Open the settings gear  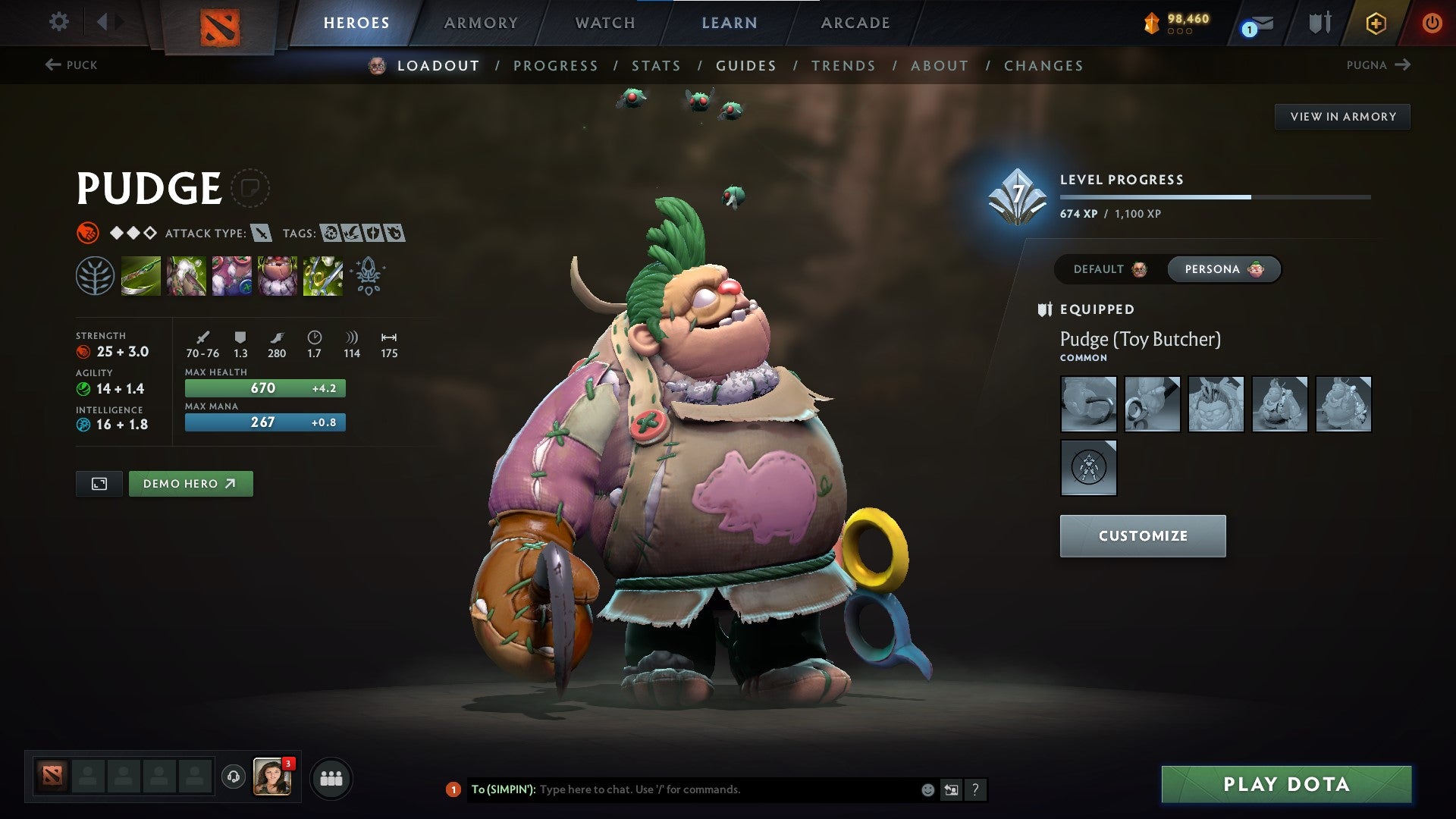(x=58, y=23)
